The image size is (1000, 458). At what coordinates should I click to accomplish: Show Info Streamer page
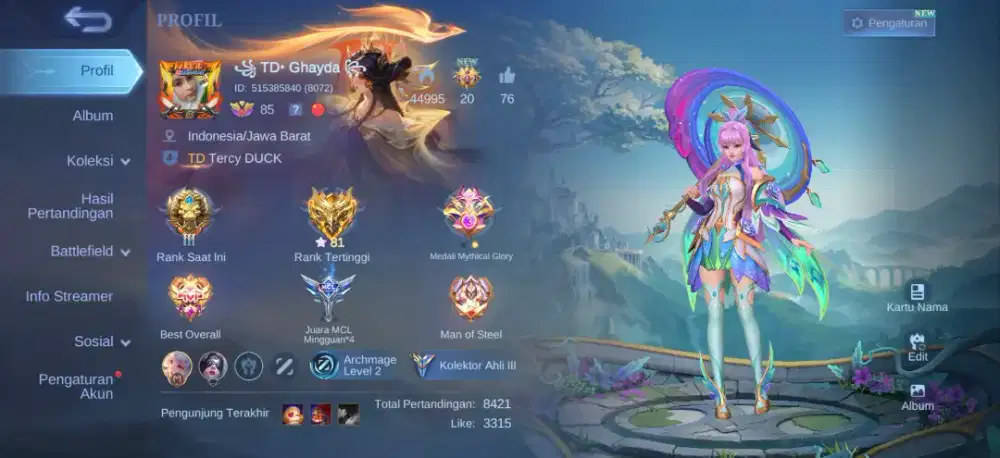(x=69, y=296)
